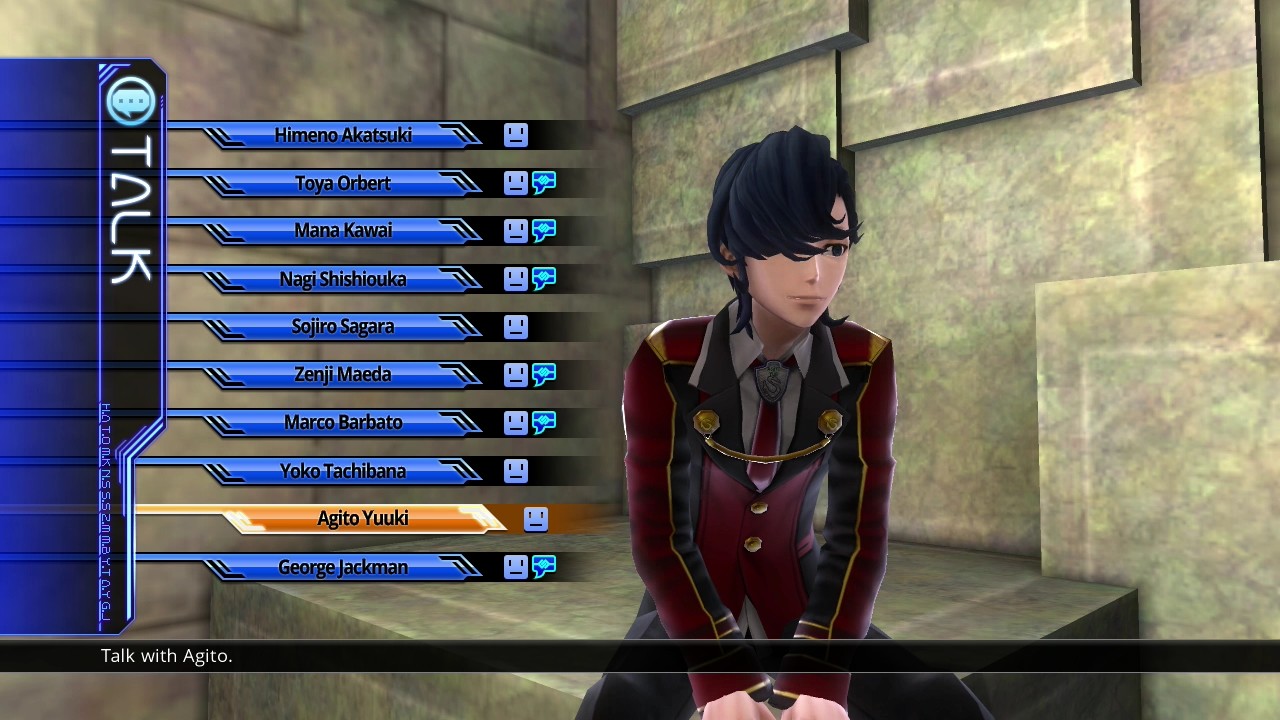Pick Nagi Shishiouka in the talk menu
The height and width of the screenshot is (720, 1280).
point(343,279)
